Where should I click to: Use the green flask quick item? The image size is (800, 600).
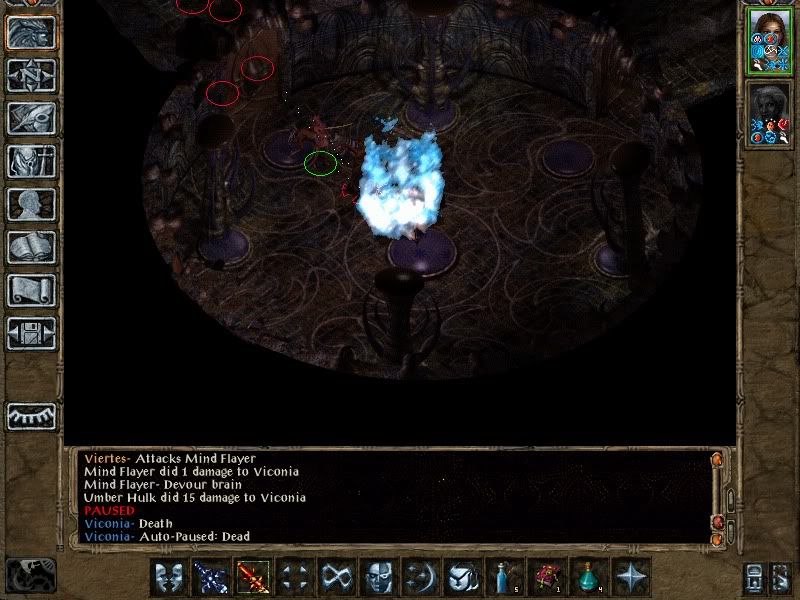(x=588, y=578)
